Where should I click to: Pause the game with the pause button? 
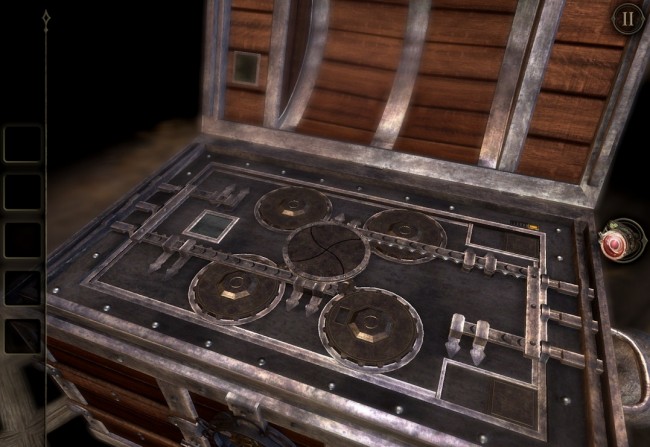click(x=627, y=18)
